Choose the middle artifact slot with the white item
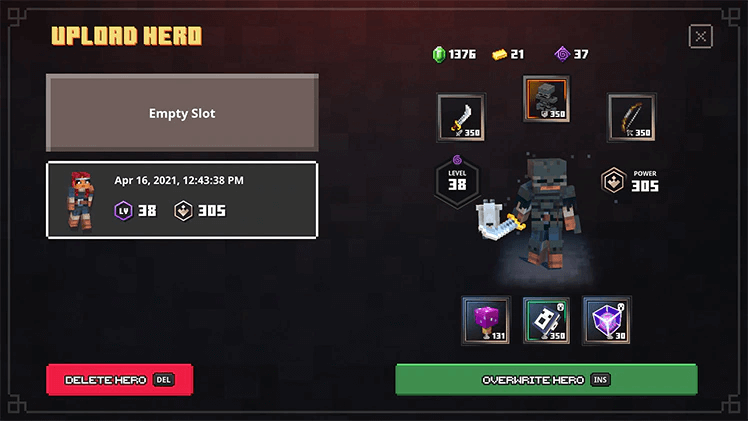This screenshot has width=748, height=421. point(546,320)
